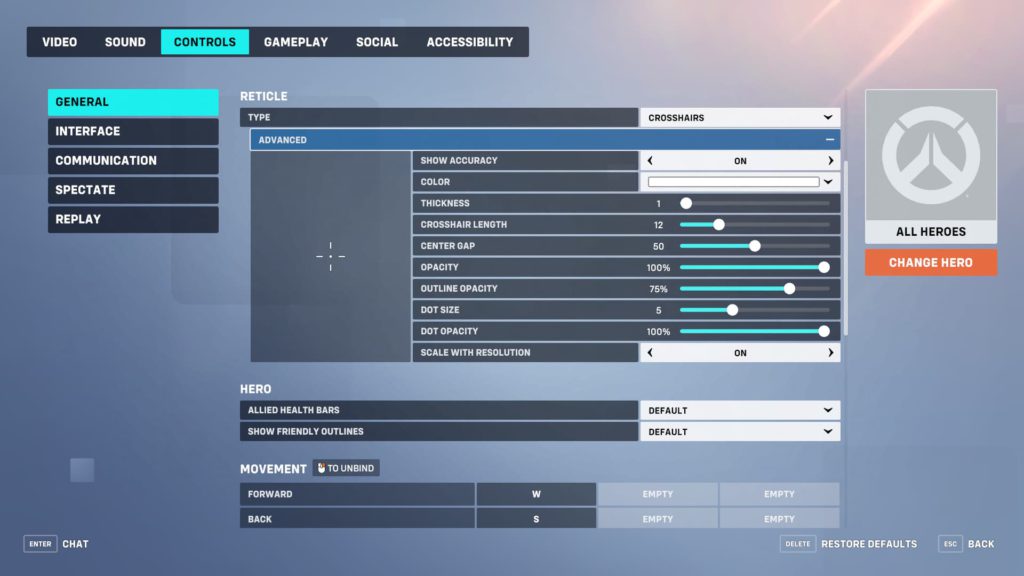Select the Forward primary key binding W
The height and width of the screenshot is (576, 1024).
point(536,494)
